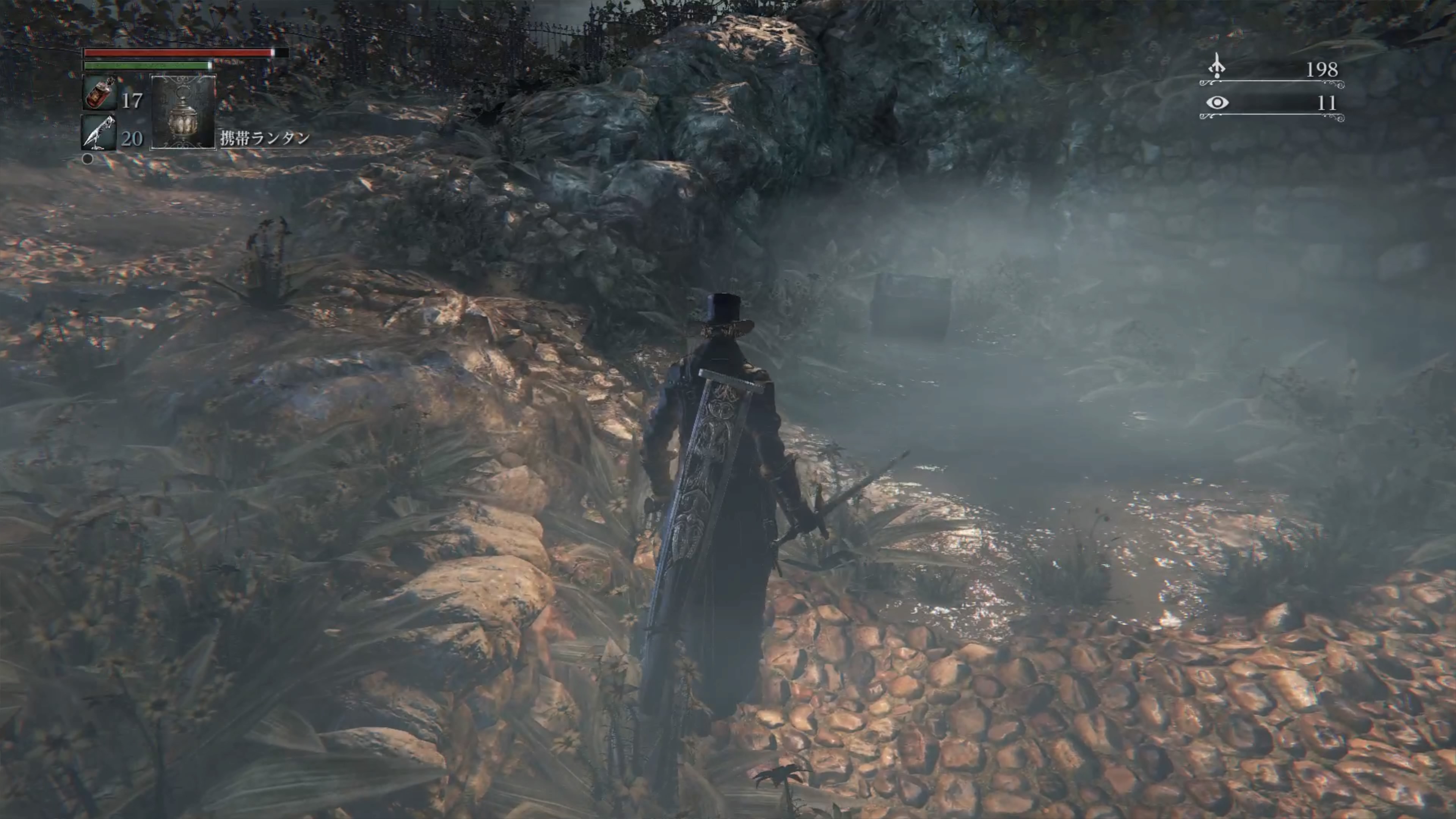The width and height of the screenshot is (1456, 819).
Task: Click the Insight eye icon
Action: [1217, 102]
